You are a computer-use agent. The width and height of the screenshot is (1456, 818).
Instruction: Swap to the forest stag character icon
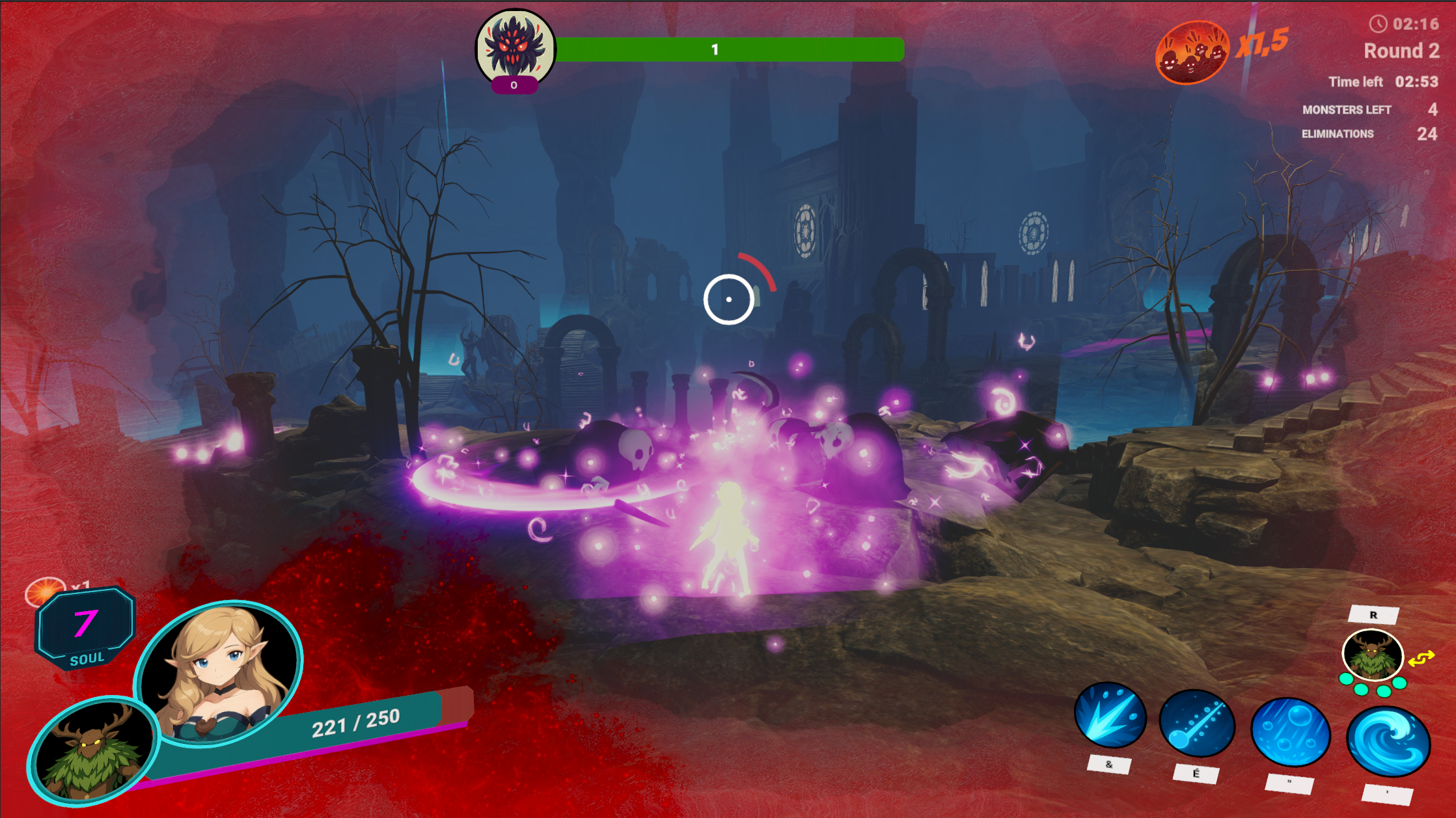pos(1372,654)
